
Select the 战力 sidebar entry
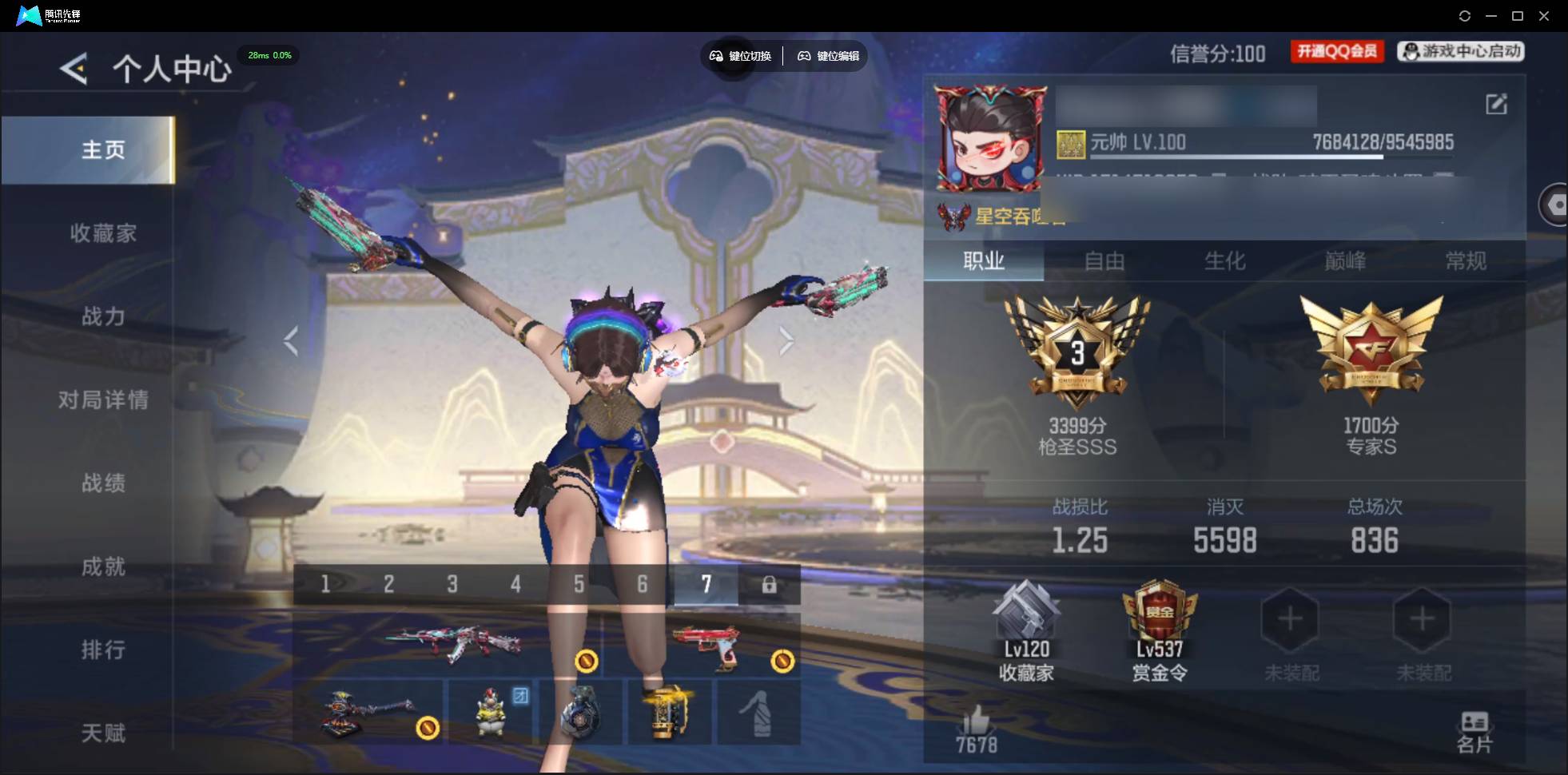103,316
